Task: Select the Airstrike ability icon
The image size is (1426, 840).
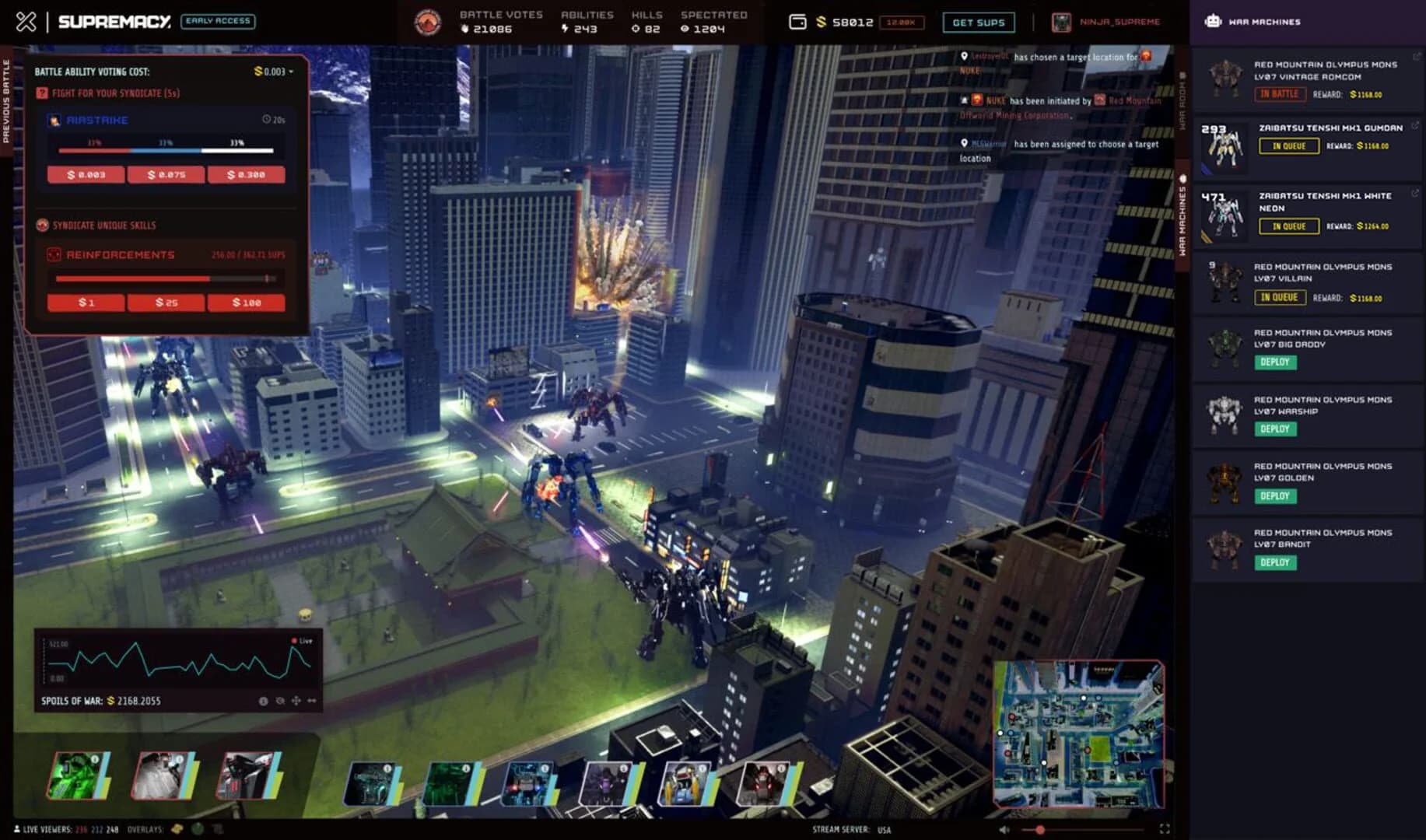Action: 54,120
